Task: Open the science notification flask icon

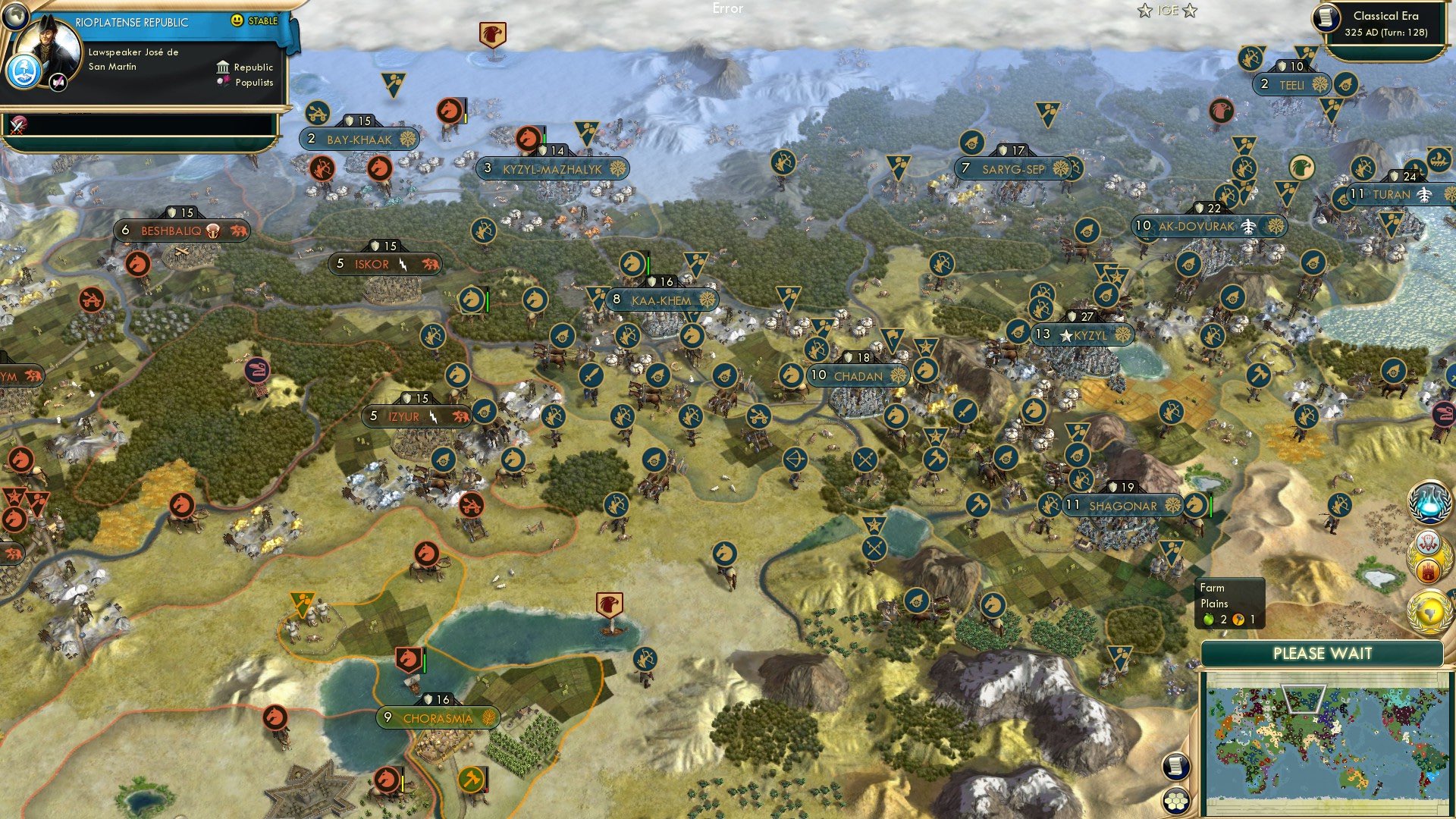Action: click(x=1431, y=502)
